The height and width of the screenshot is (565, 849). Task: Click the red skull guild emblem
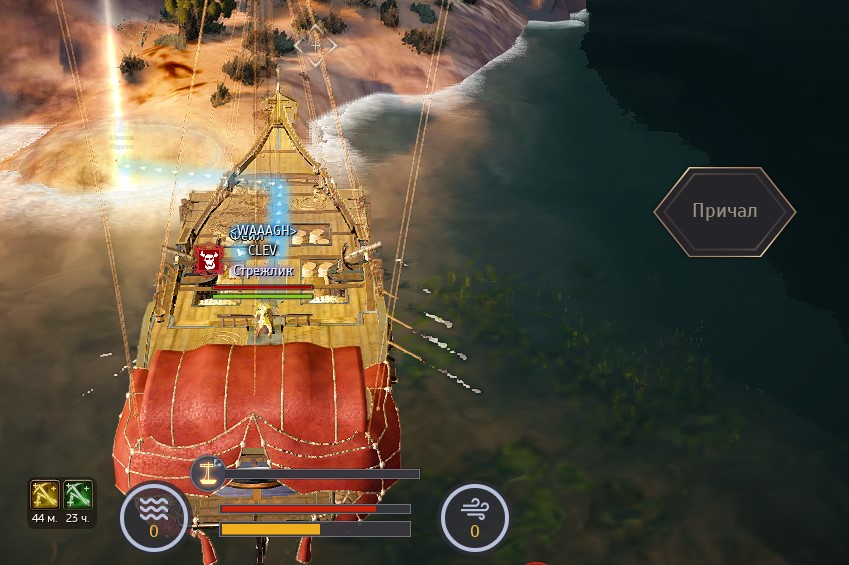209,261
